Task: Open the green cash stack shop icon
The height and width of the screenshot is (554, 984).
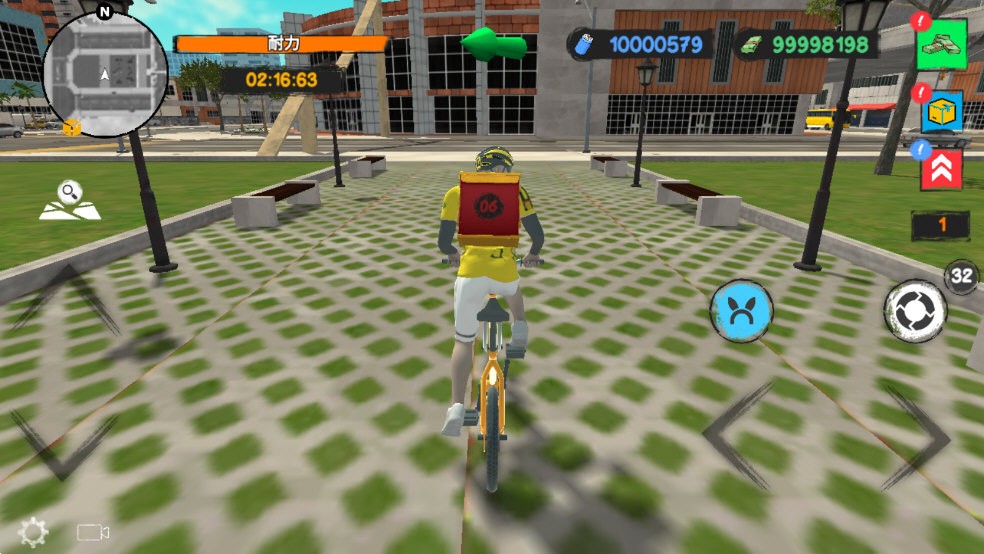Action: click(x=941, y=45)
